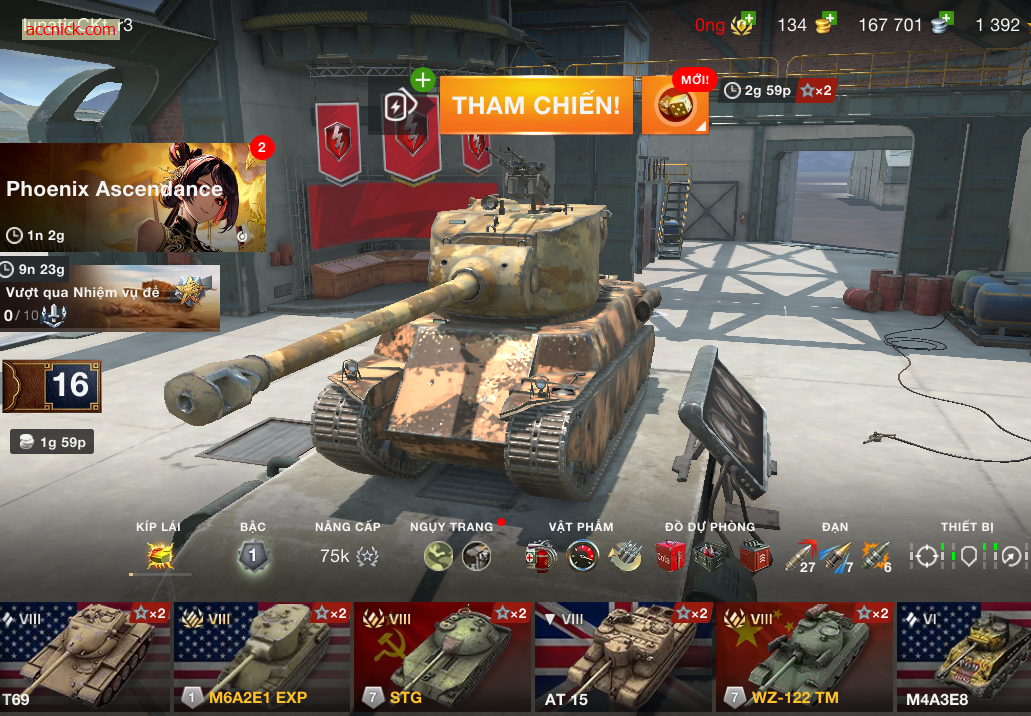Select the T69 tank in the carousel
Viewport: 1031px width, 716px height.
click(86, 656)
